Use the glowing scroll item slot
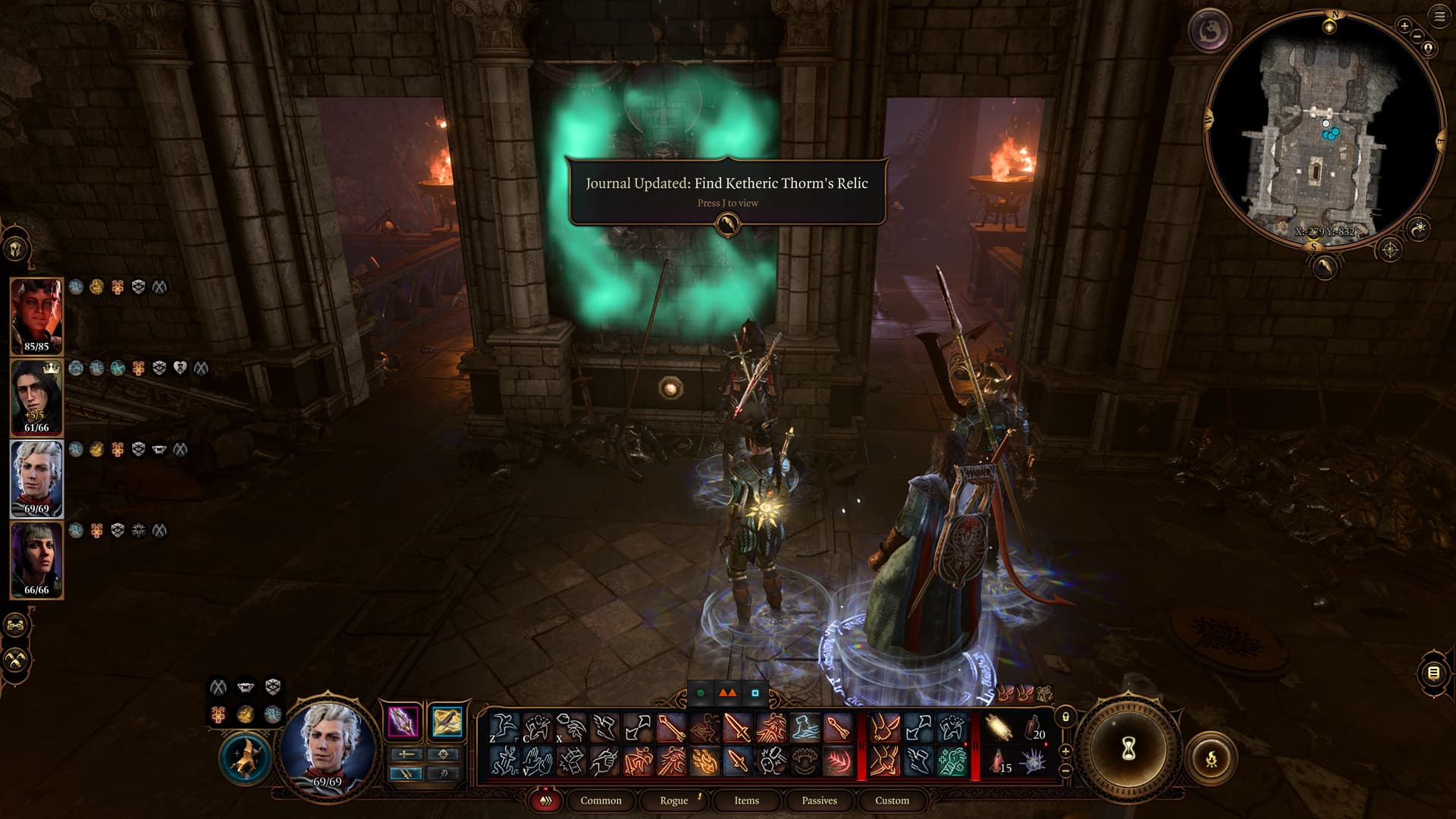Image resolution: width=1456 pixels, height=819 pixels. click(999, 728)
